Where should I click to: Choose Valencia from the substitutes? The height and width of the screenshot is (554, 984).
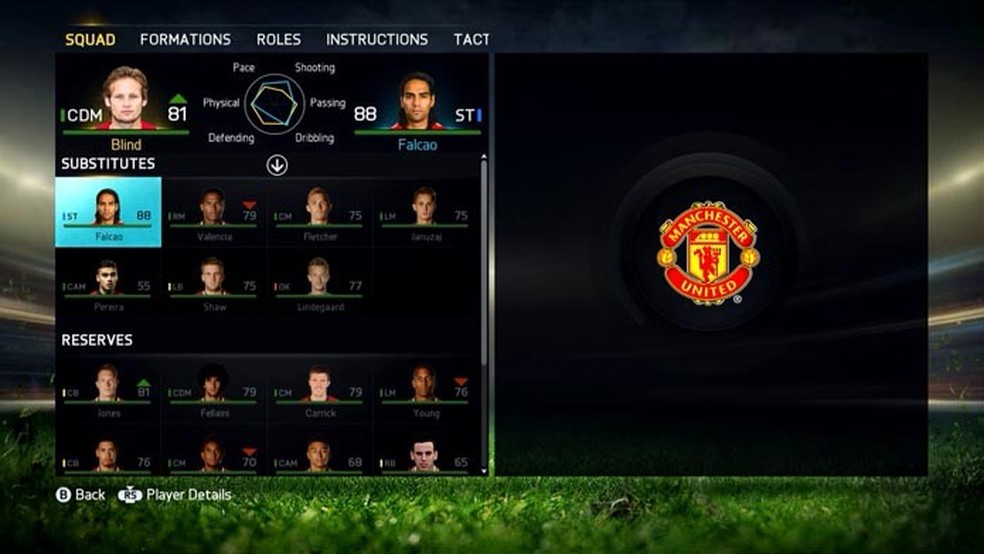coord(215,212)
